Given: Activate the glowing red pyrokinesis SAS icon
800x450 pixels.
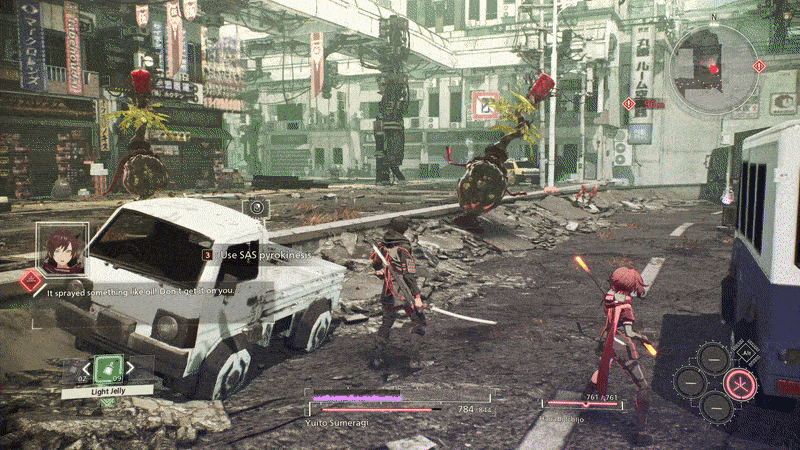Looking at the screenshot, I should [x=740, y=382].
